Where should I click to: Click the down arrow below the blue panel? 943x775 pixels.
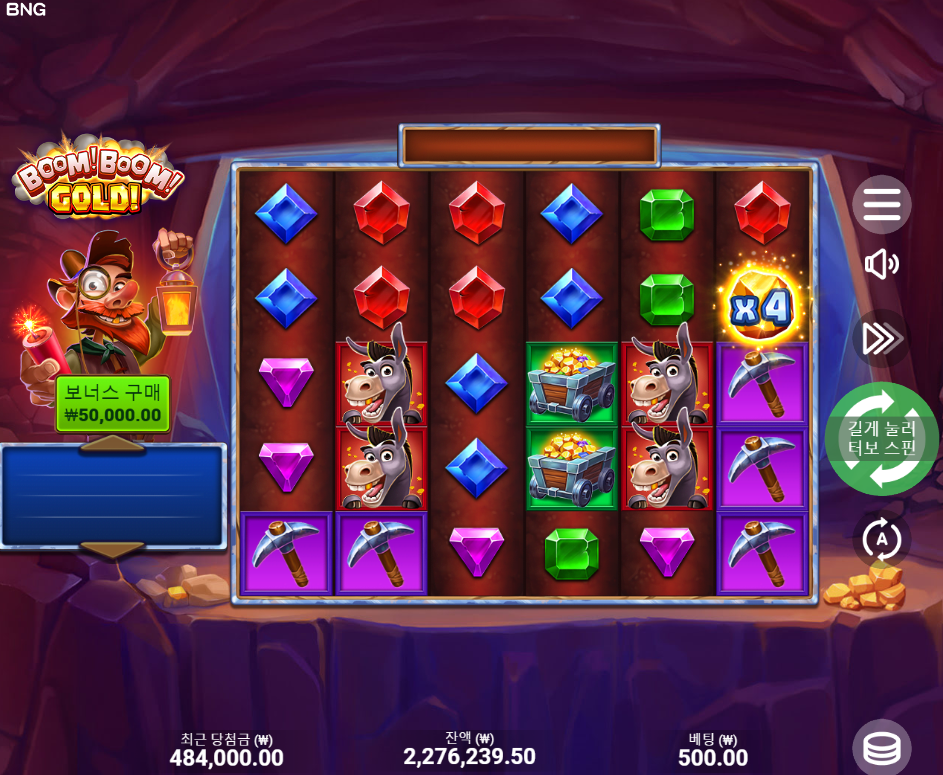click(112, 549)
